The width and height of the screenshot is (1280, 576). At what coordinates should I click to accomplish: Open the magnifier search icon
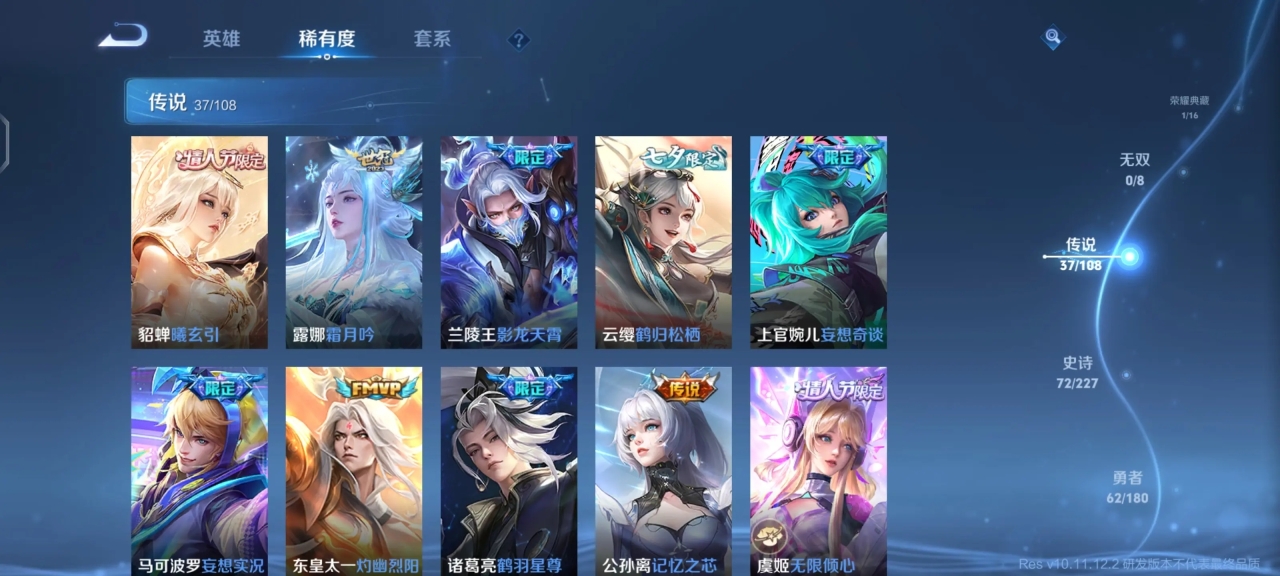tap(1052, 38)
